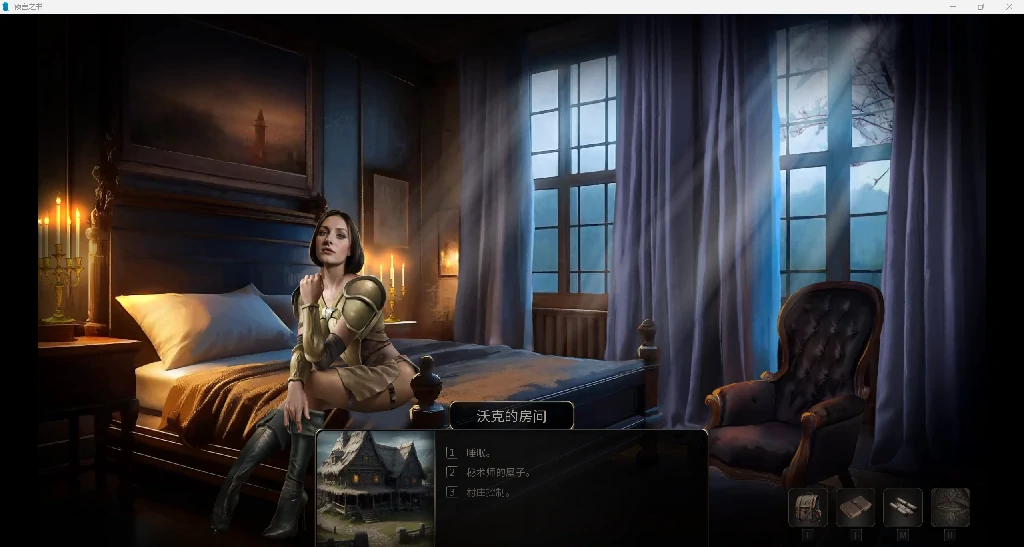The height and width of the screenshot is (547, 1024).
Task: Pick the third dialogue option 村庄
Action: [x=489, y=492]
